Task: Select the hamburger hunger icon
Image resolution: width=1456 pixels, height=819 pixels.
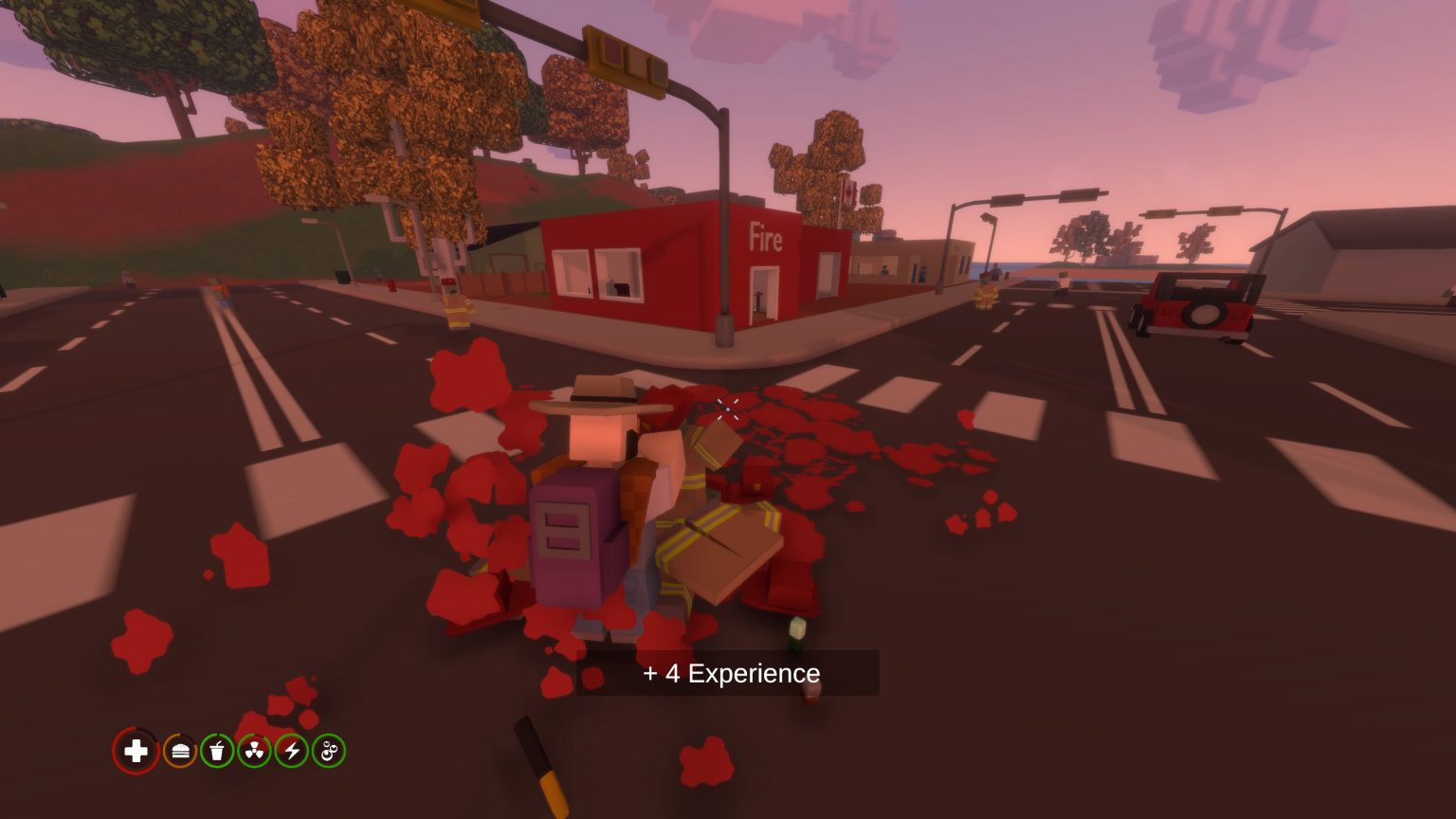Action: tap(181, 751)
